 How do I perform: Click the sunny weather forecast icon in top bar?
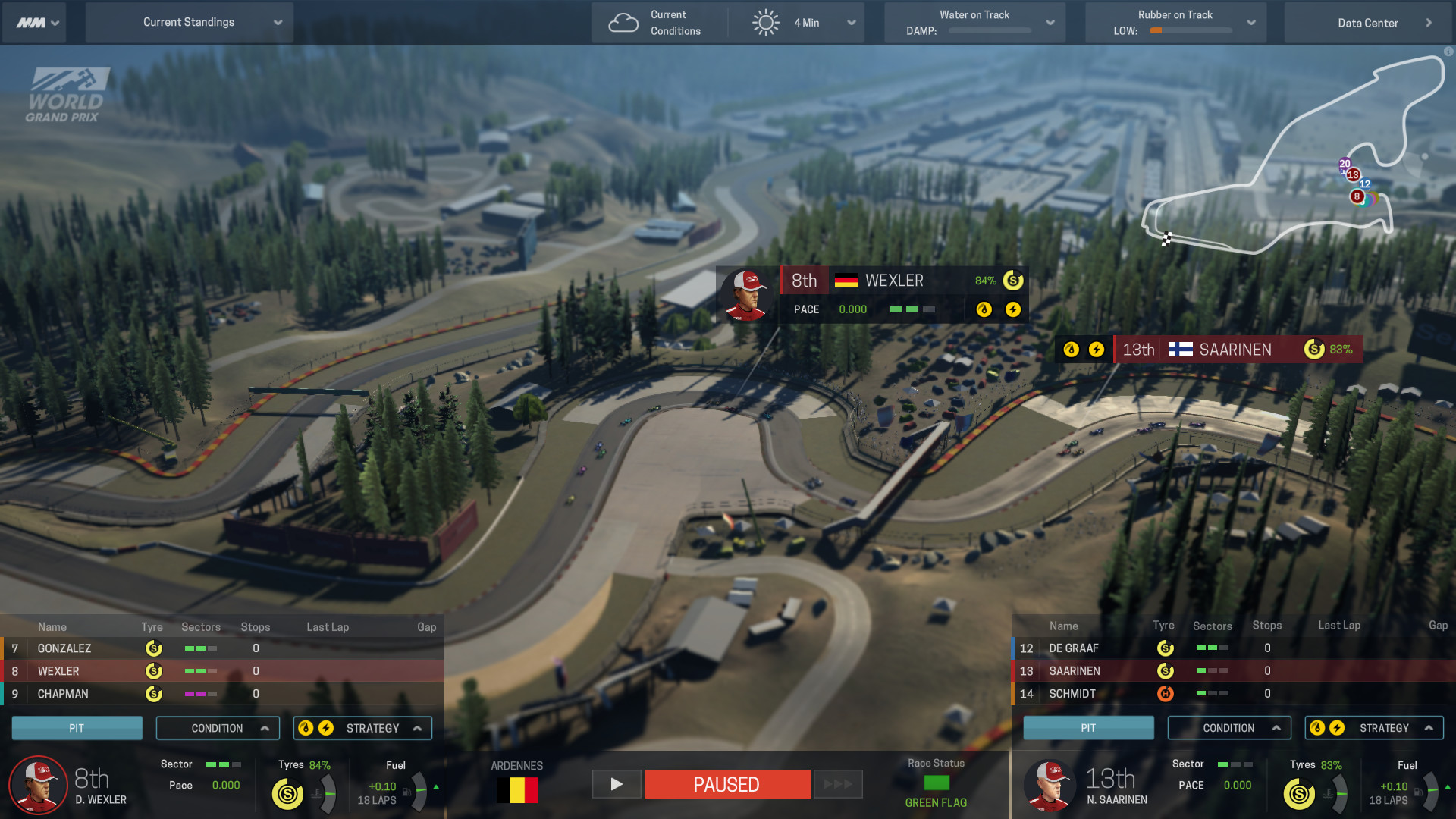tap(766, 22)
